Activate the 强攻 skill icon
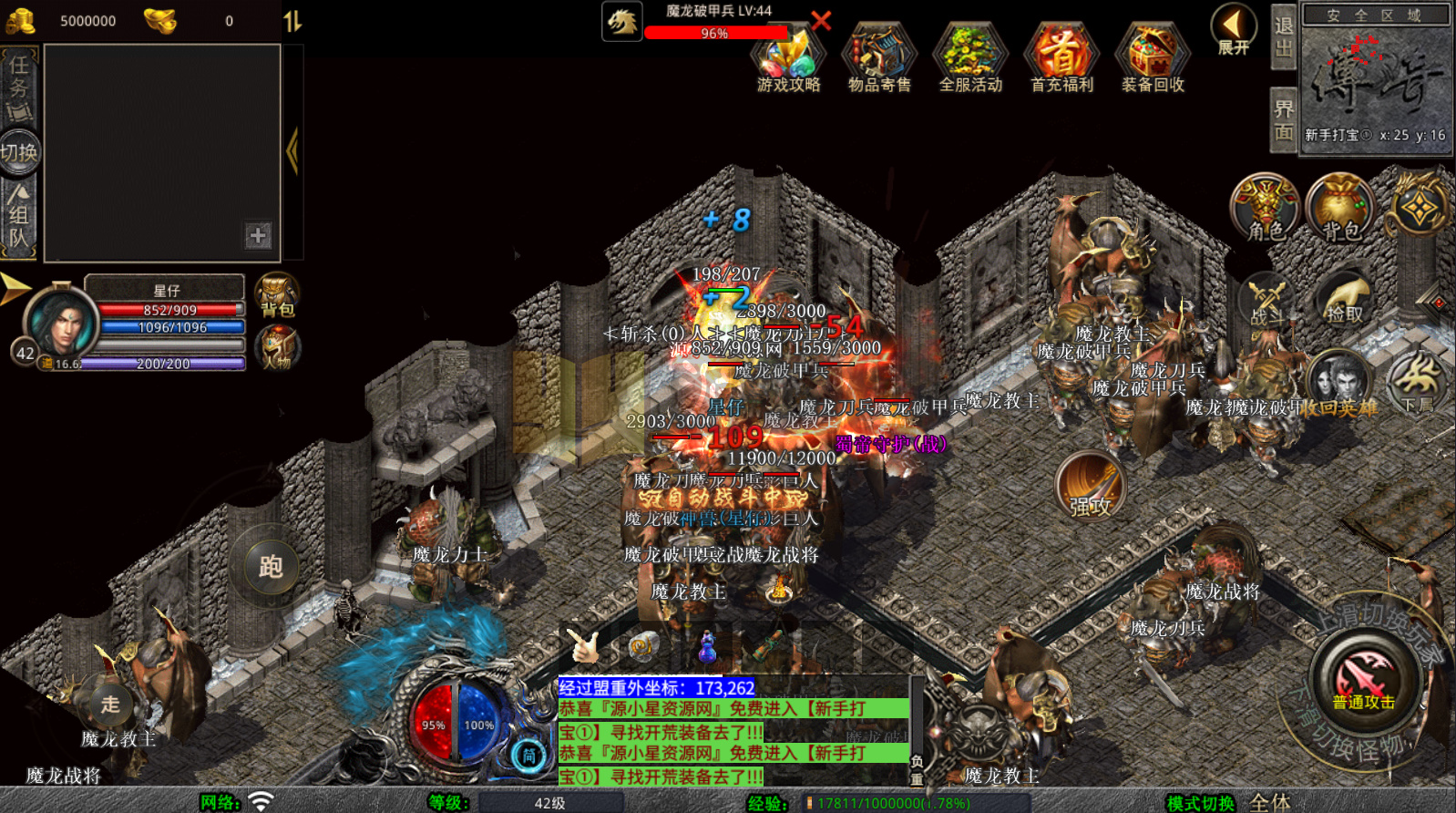This screenshot has height=813, width=1456. [x=1091, y=485]
